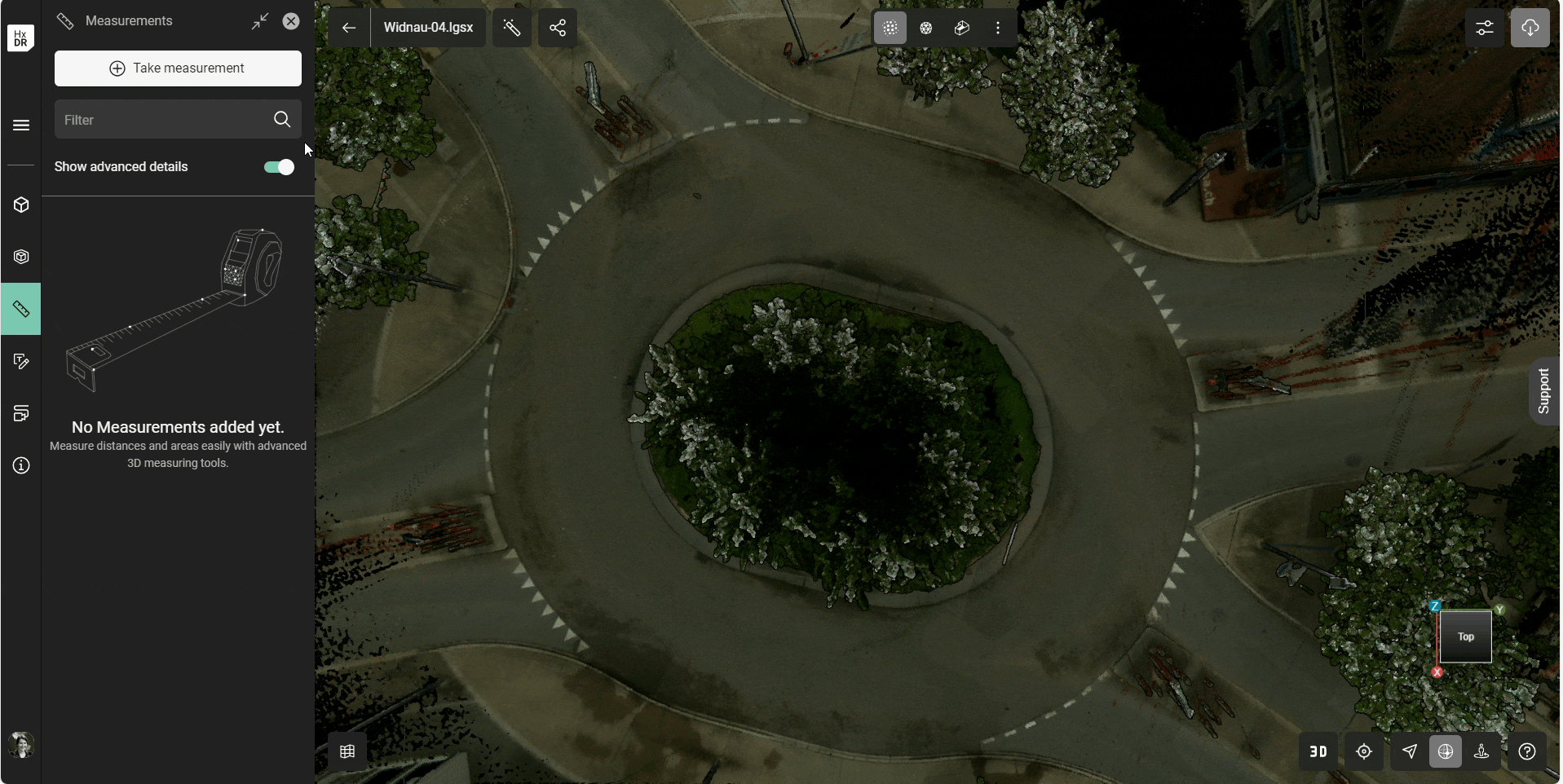Select the pedestrian walkthrough view mode
The width and height of the screenshot is (1563, 784).
click(x=1482, y=751)
